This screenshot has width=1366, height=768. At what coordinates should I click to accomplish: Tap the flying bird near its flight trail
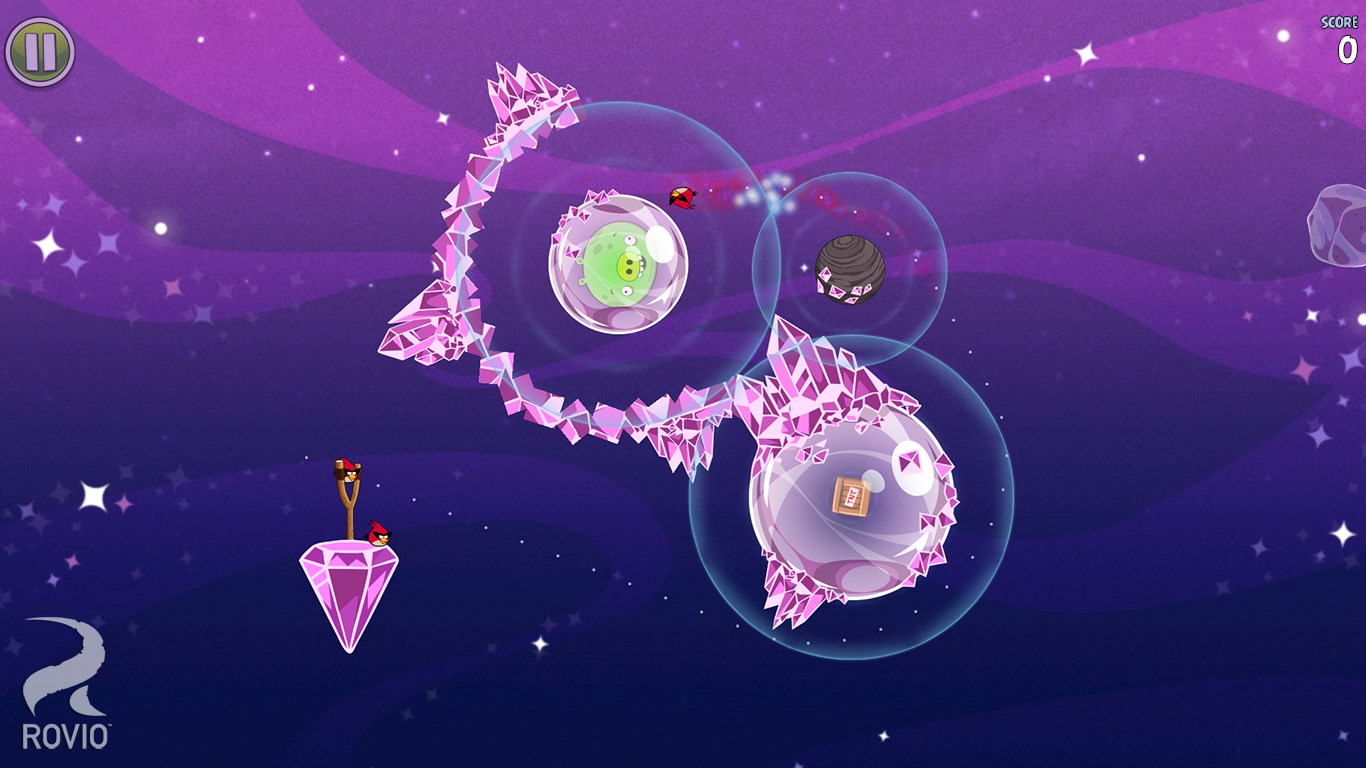coord(683,198)
